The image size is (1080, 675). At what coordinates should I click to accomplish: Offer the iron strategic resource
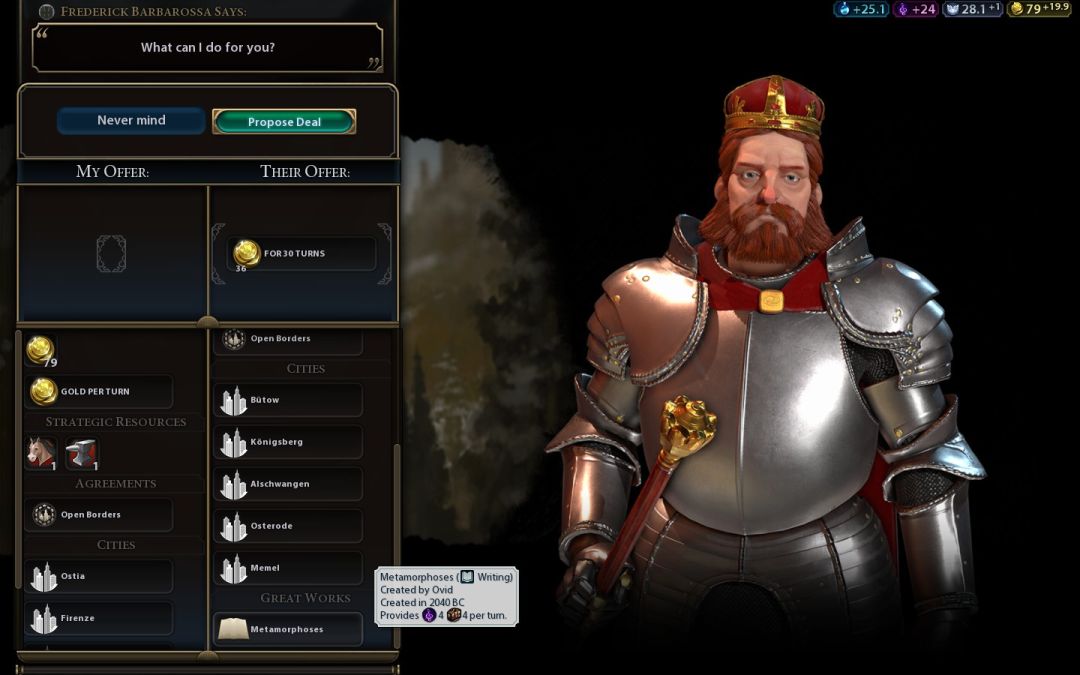pyautogui.click(x=82, y=453)
